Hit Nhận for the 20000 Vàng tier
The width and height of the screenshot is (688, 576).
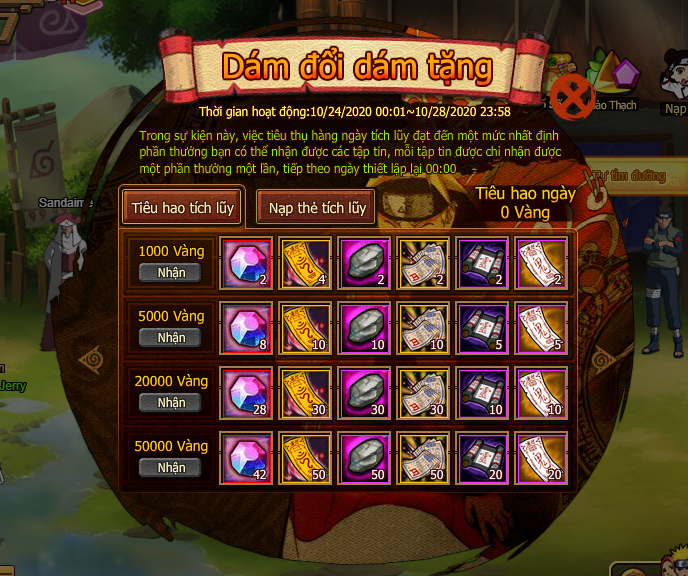point(171,403)
